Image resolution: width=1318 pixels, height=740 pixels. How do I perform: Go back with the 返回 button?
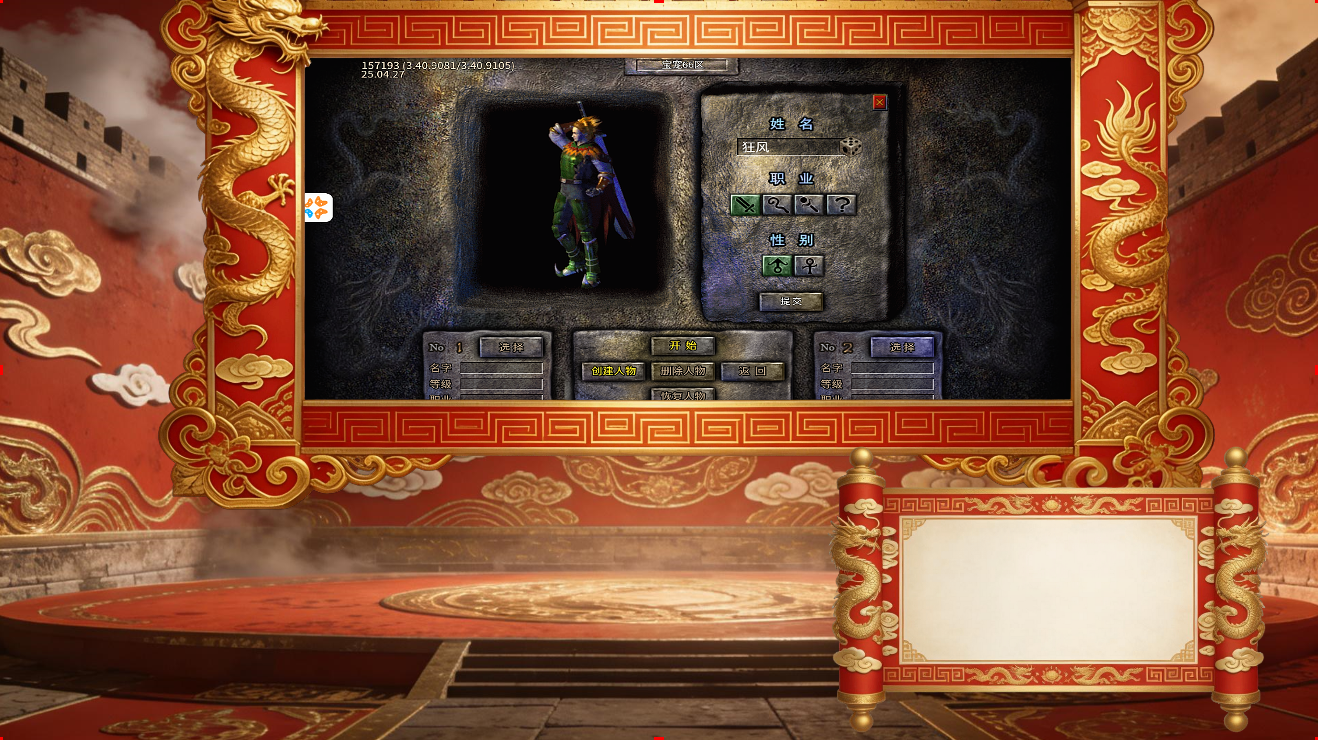click(752, 371)
